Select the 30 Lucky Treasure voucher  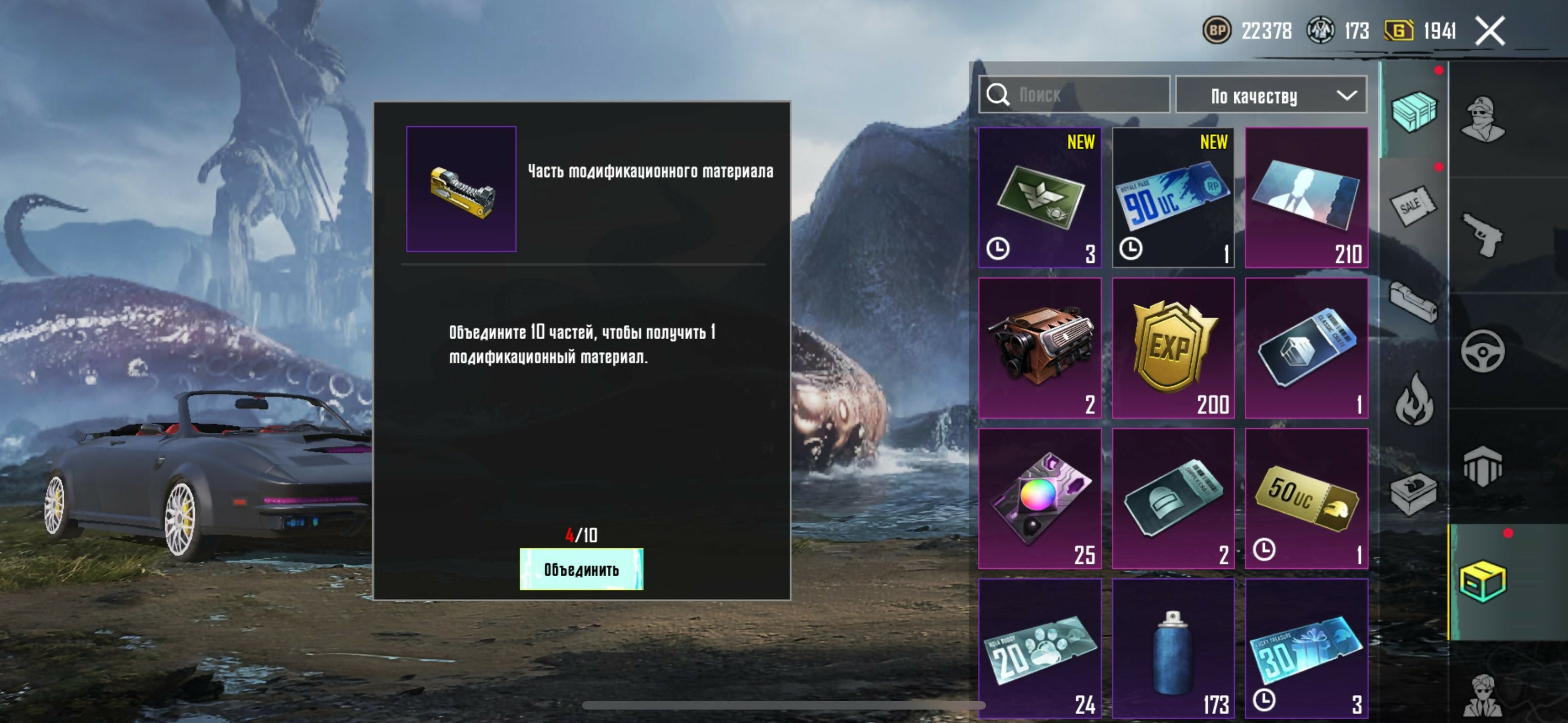(1306, 649)
